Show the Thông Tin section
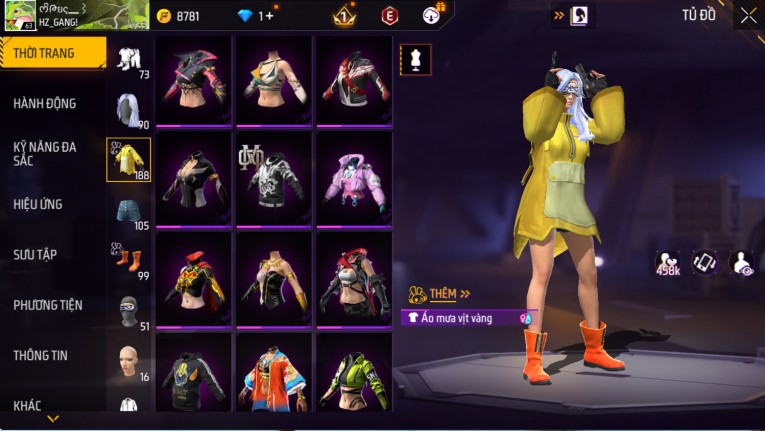 click(39, 355)
